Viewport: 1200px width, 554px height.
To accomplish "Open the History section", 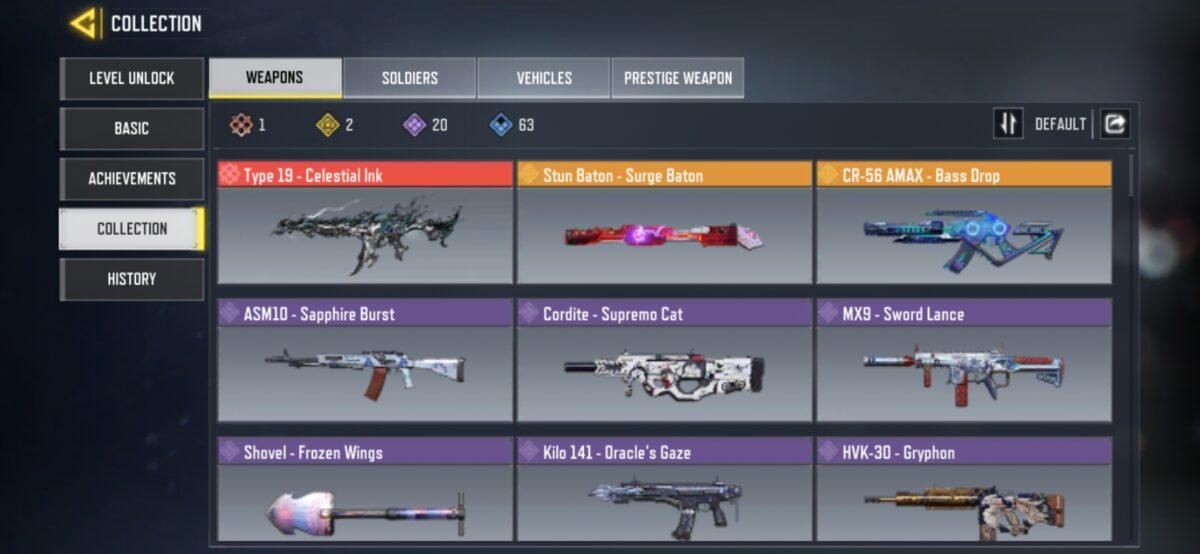I will 132,279.
